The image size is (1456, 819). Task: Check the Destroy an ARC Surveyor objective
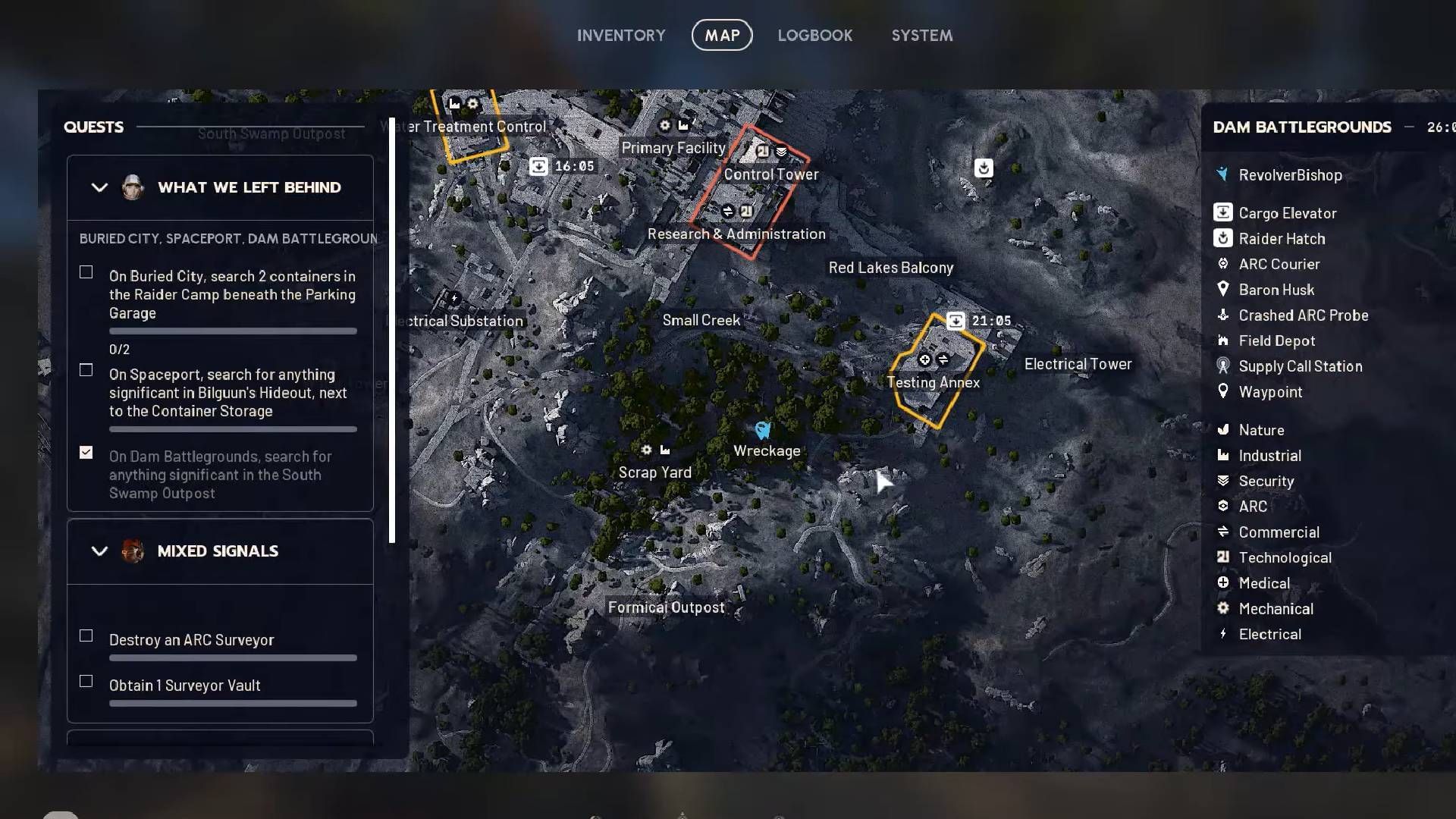click(x=86, y=636)
